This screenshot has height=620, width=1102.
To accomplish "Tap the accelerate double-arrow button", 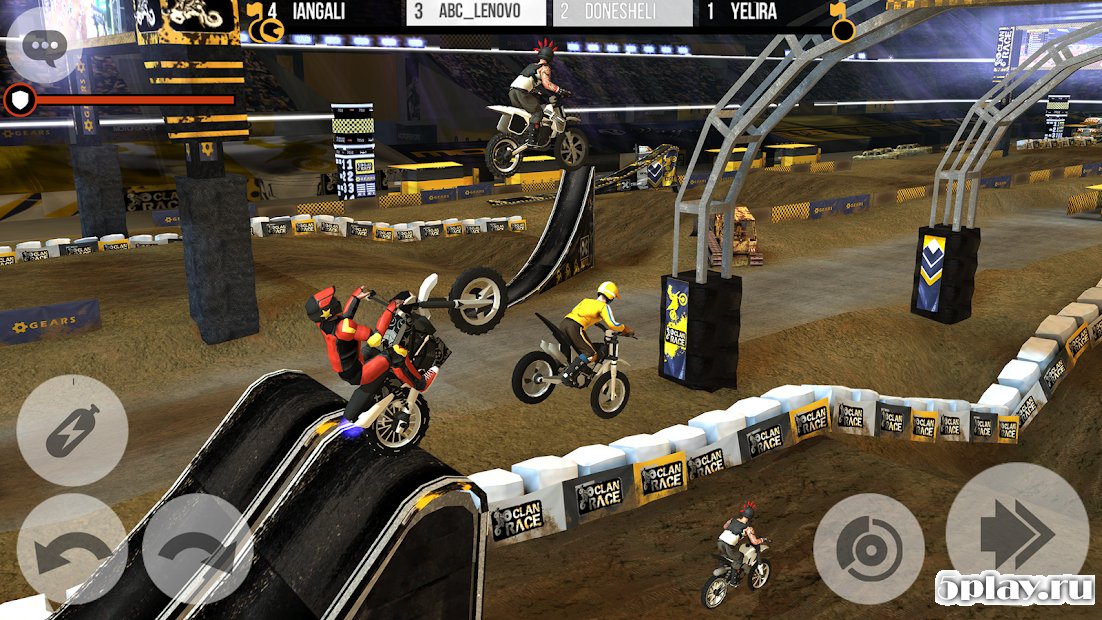I will point(1017,533).
